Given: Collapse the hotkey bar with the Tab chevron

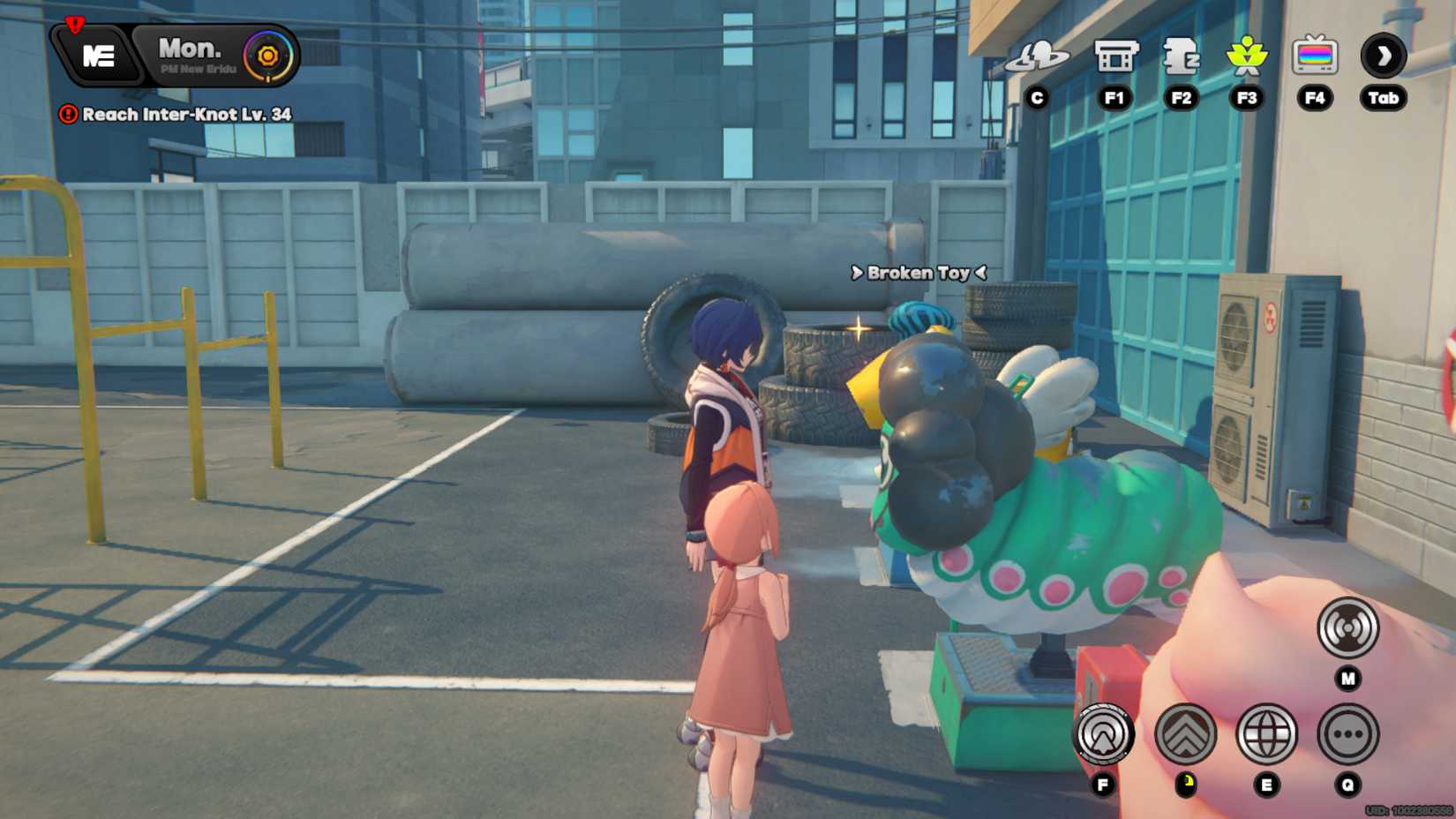Looking at the screenshot, I should 1384,56.
